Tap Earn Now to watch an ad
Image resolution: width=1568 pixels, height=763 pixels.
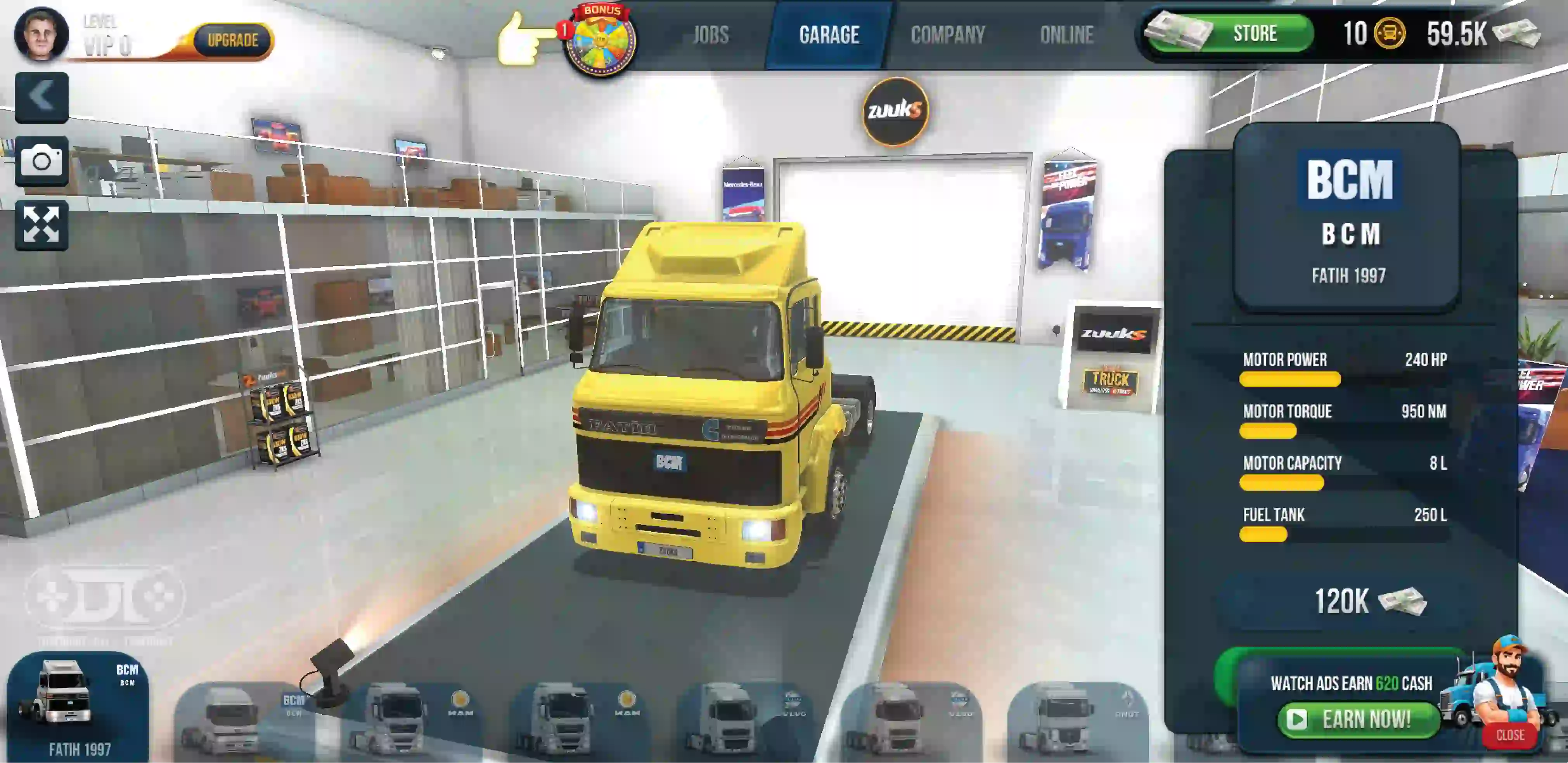coord(1357,719)
